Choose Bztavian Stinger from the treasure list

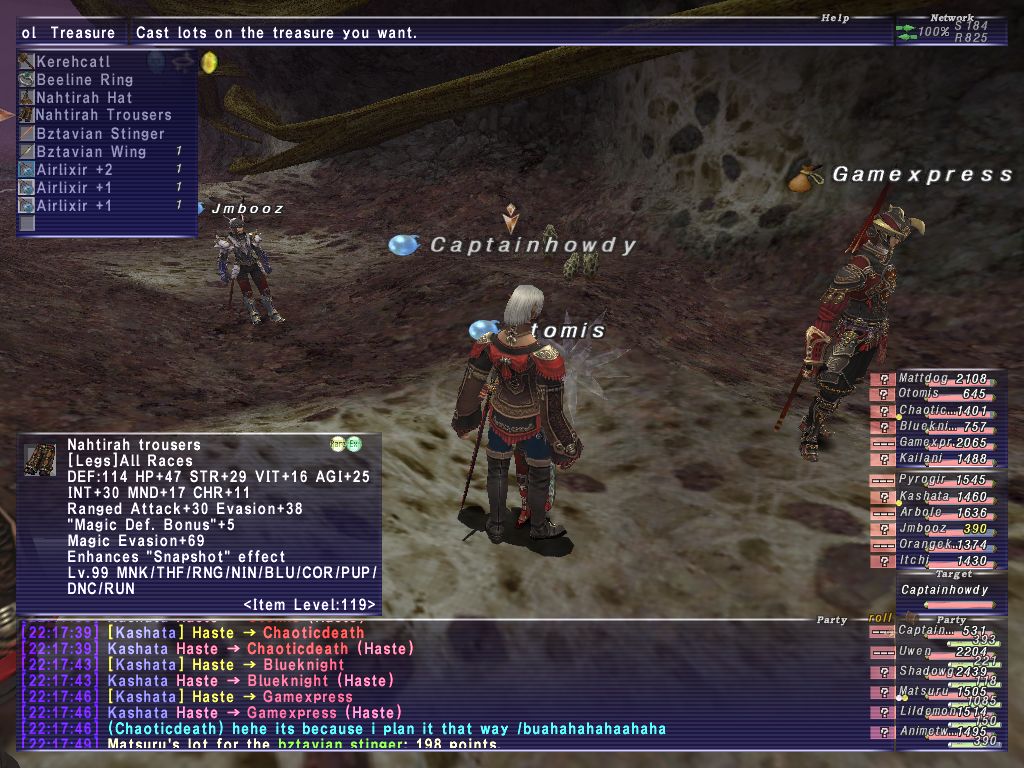click(100, 134)
